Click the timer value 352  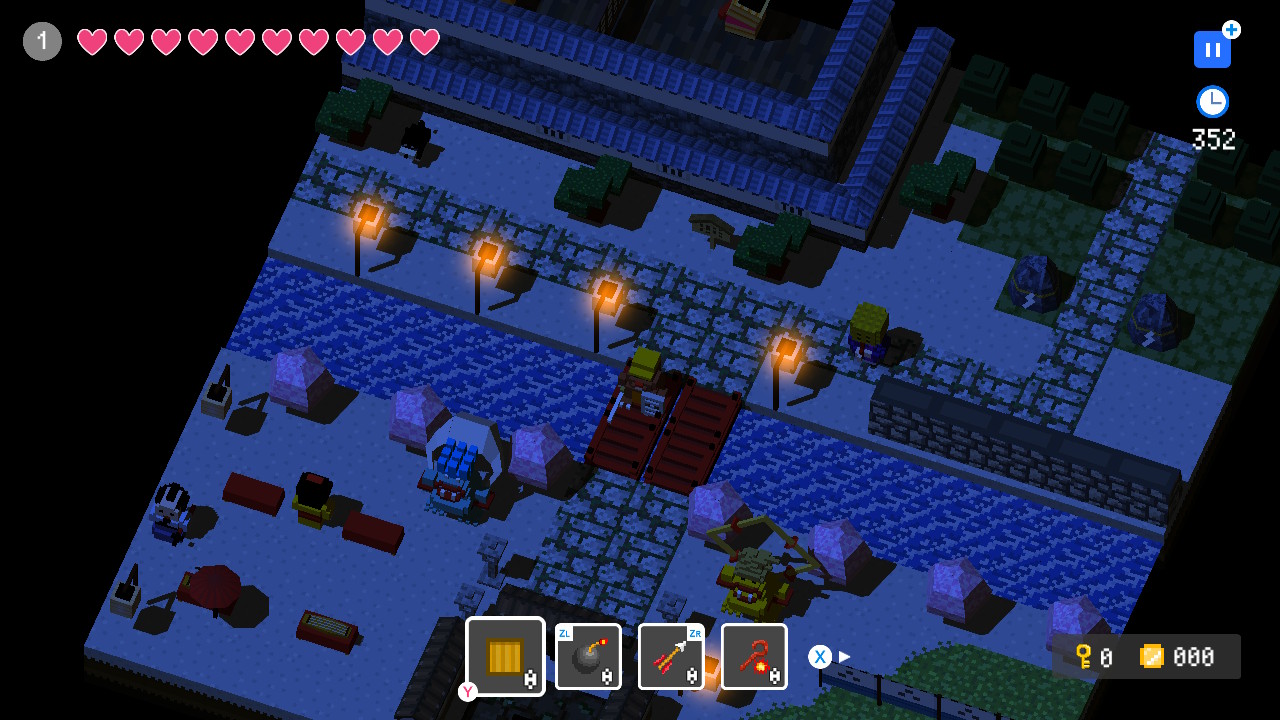click(x=1213, y=140)
